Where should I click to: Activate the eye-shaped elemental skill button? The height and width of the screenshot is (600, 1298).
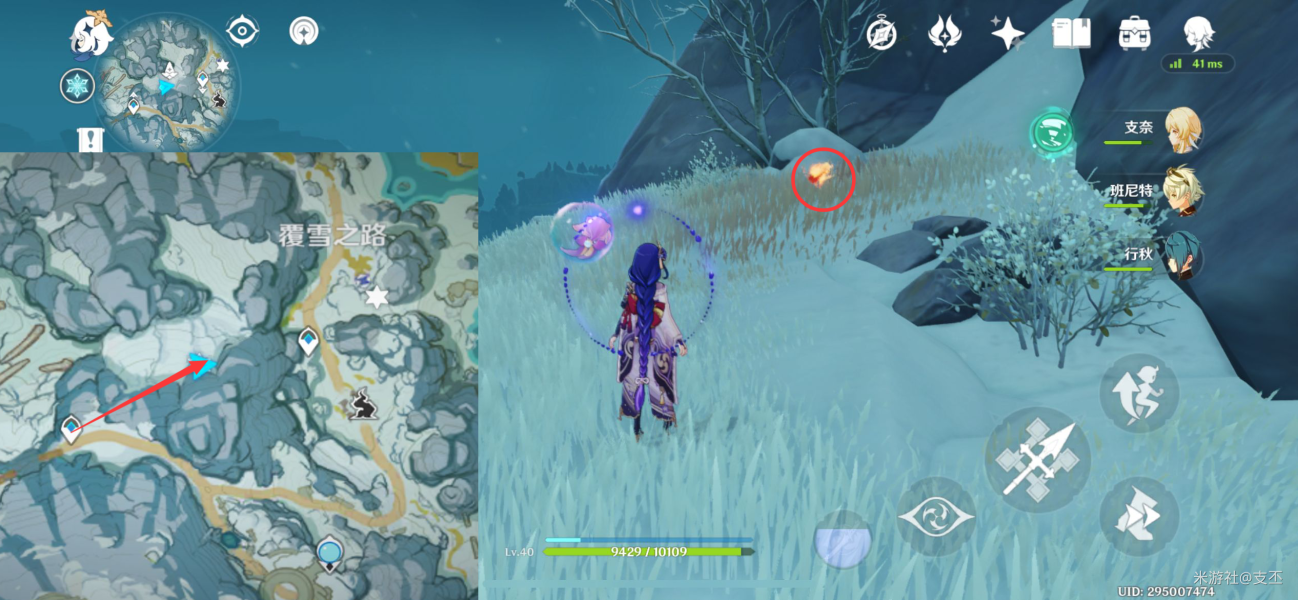[x=935, y=516]
